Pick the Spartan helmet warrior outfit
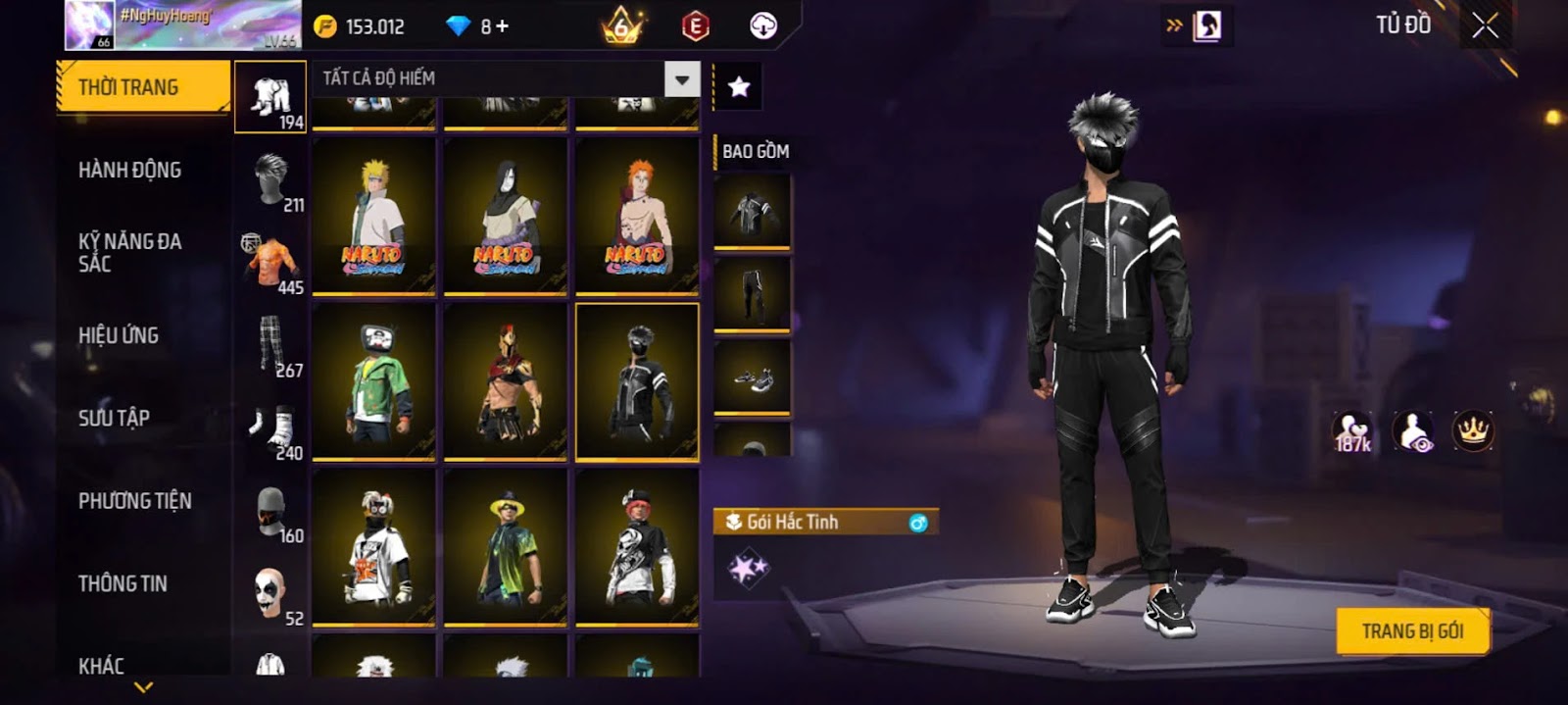The height and width of the screenshot is (705, 1568). click(x=506, y=381)
